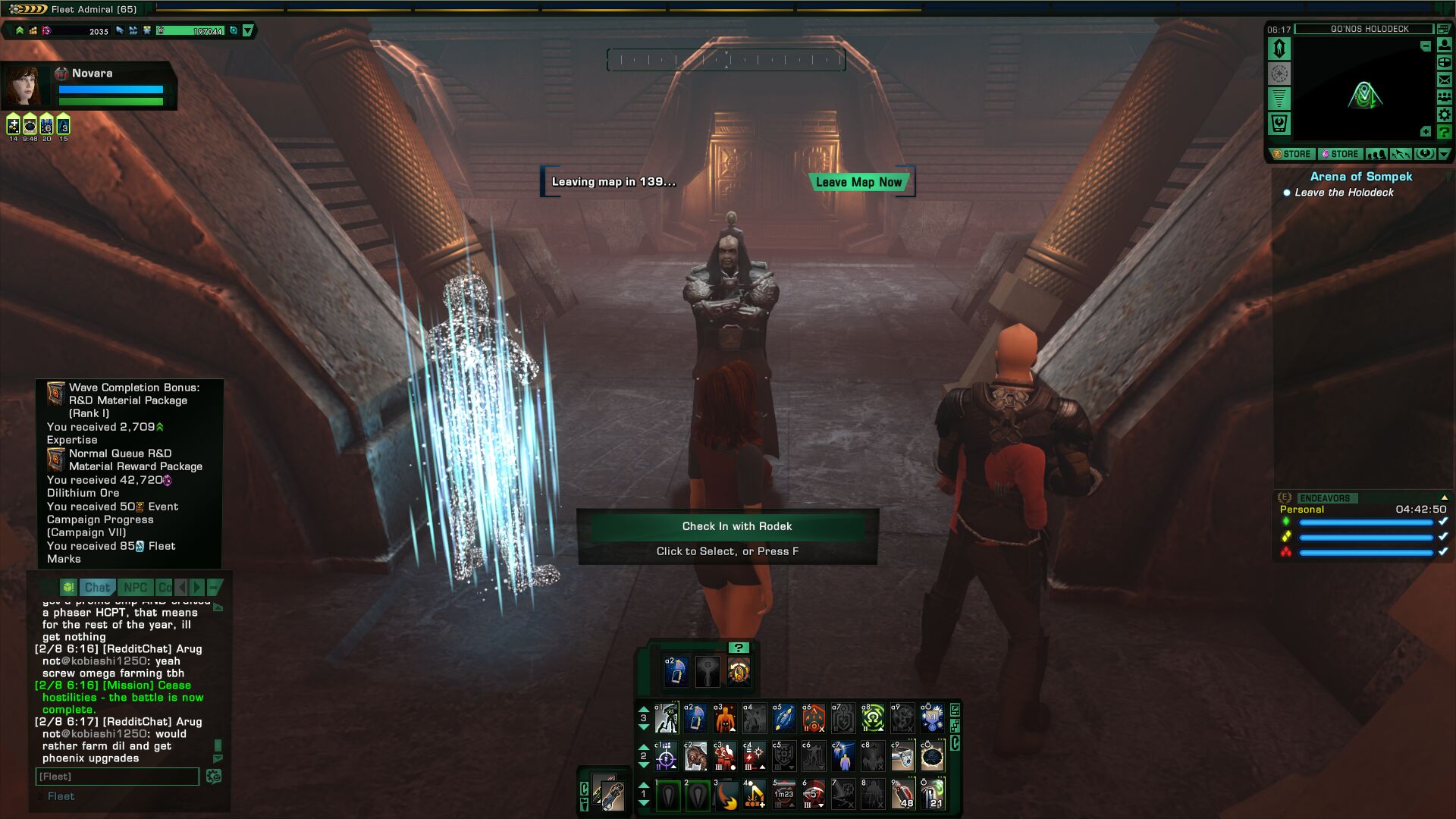1456x819 pixels.
Task: Activate the bear companion ability in slot c2
Action: point(695,757)
